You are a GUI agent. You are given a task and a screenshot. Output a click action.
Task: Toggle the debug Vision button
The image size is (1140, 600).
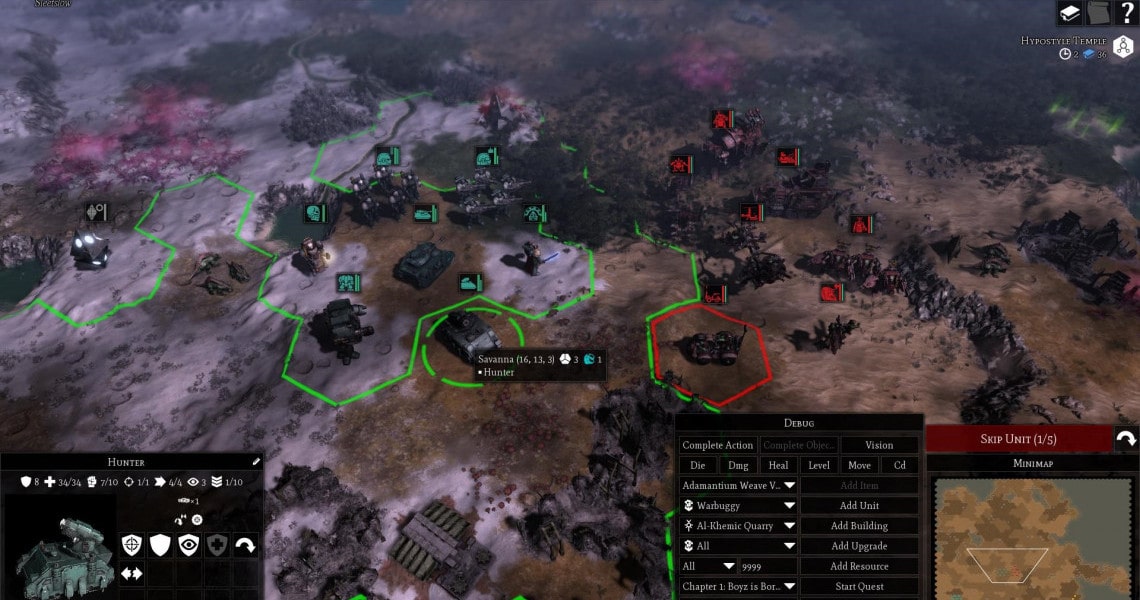point(879,445)
